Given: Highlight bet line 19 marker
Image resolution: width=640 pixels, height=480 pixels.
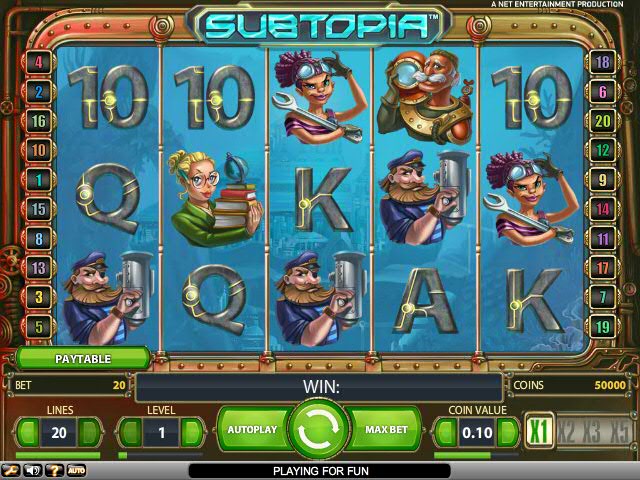Looking at the screenshot, I should 602,326.
